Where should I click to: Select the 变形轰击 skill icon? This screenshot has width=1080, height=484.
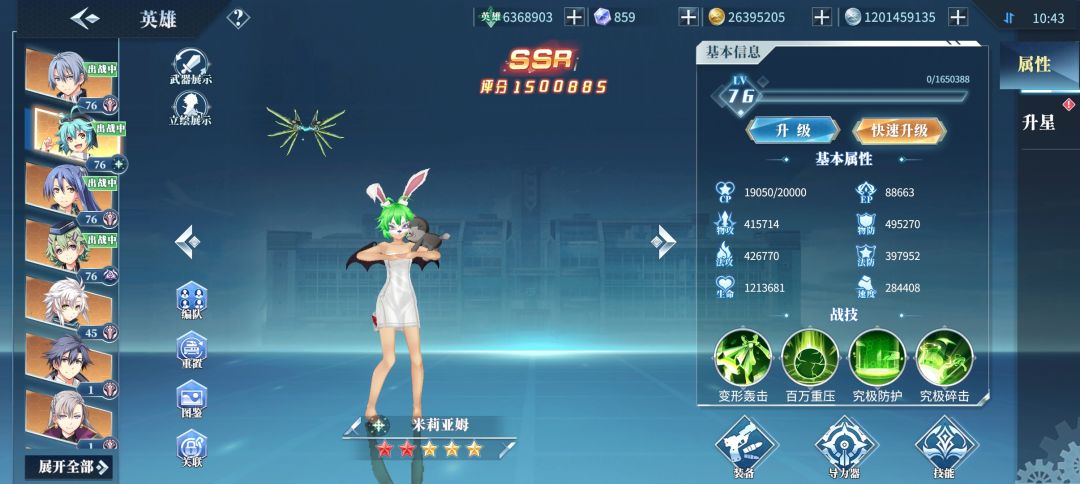coord(743,357)
